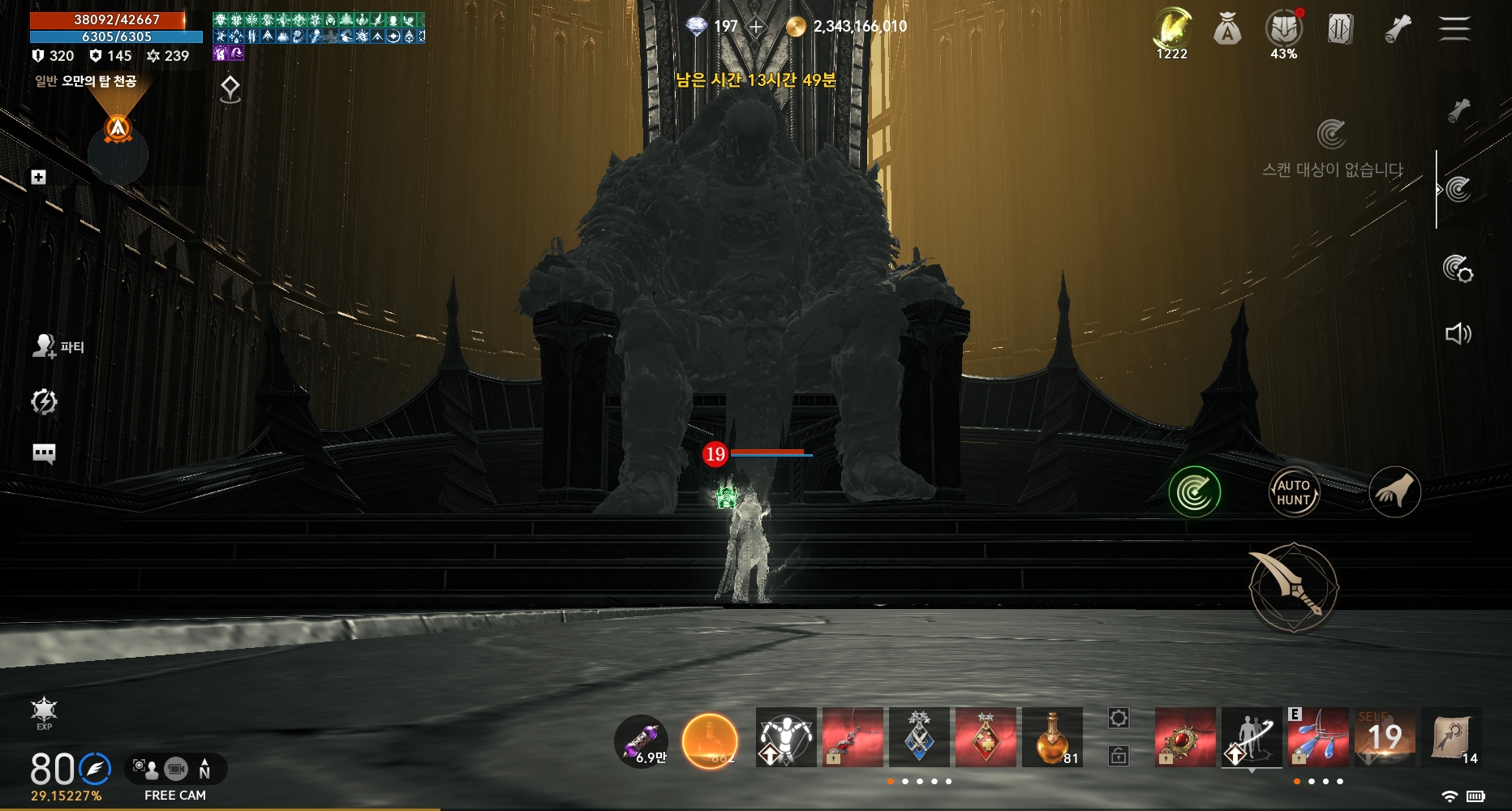
Task: Open the shop bag icon
Action: click(1227, 31)
